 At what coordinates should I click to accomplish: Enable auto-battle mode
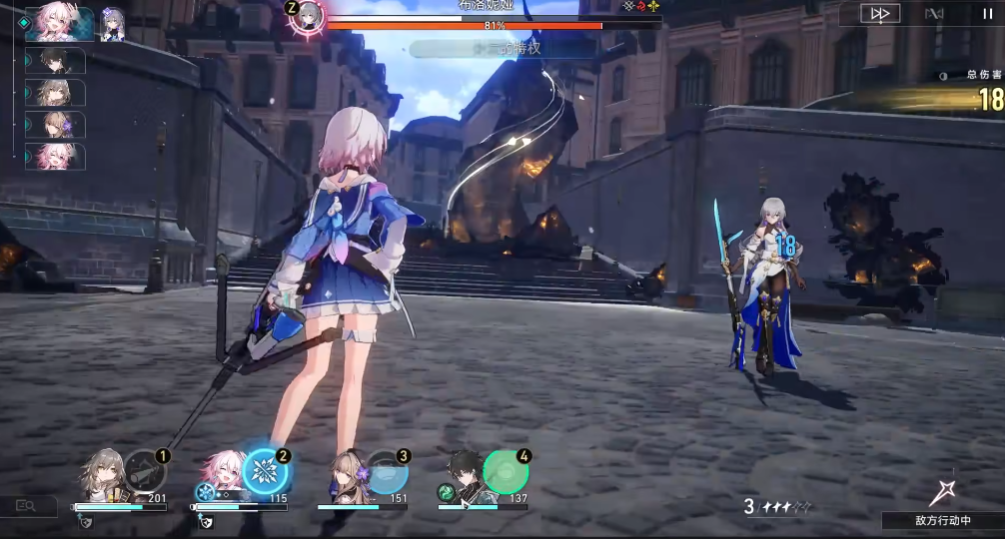click(934, 14)
